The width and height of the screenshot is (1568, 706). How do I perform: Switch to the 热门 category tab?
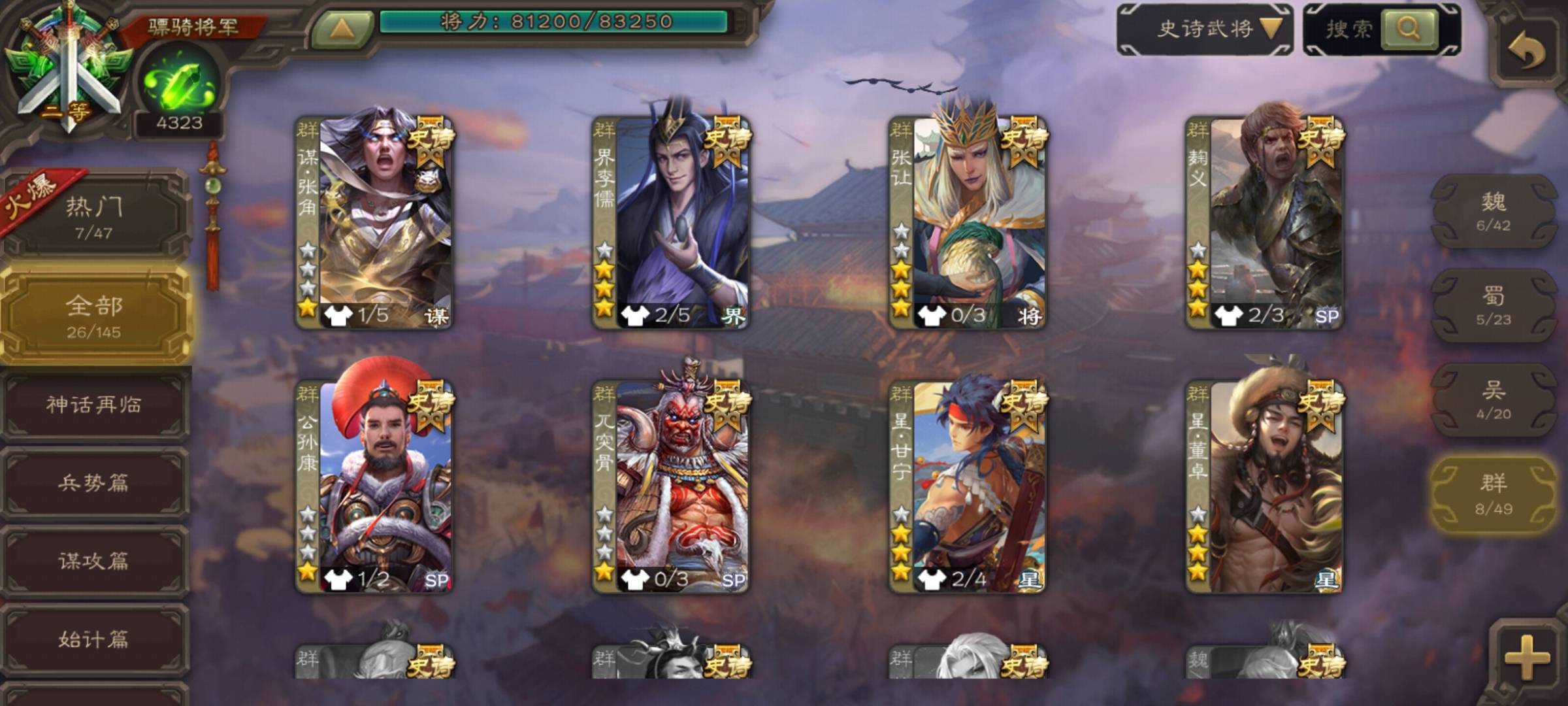(x=94, y=216)
